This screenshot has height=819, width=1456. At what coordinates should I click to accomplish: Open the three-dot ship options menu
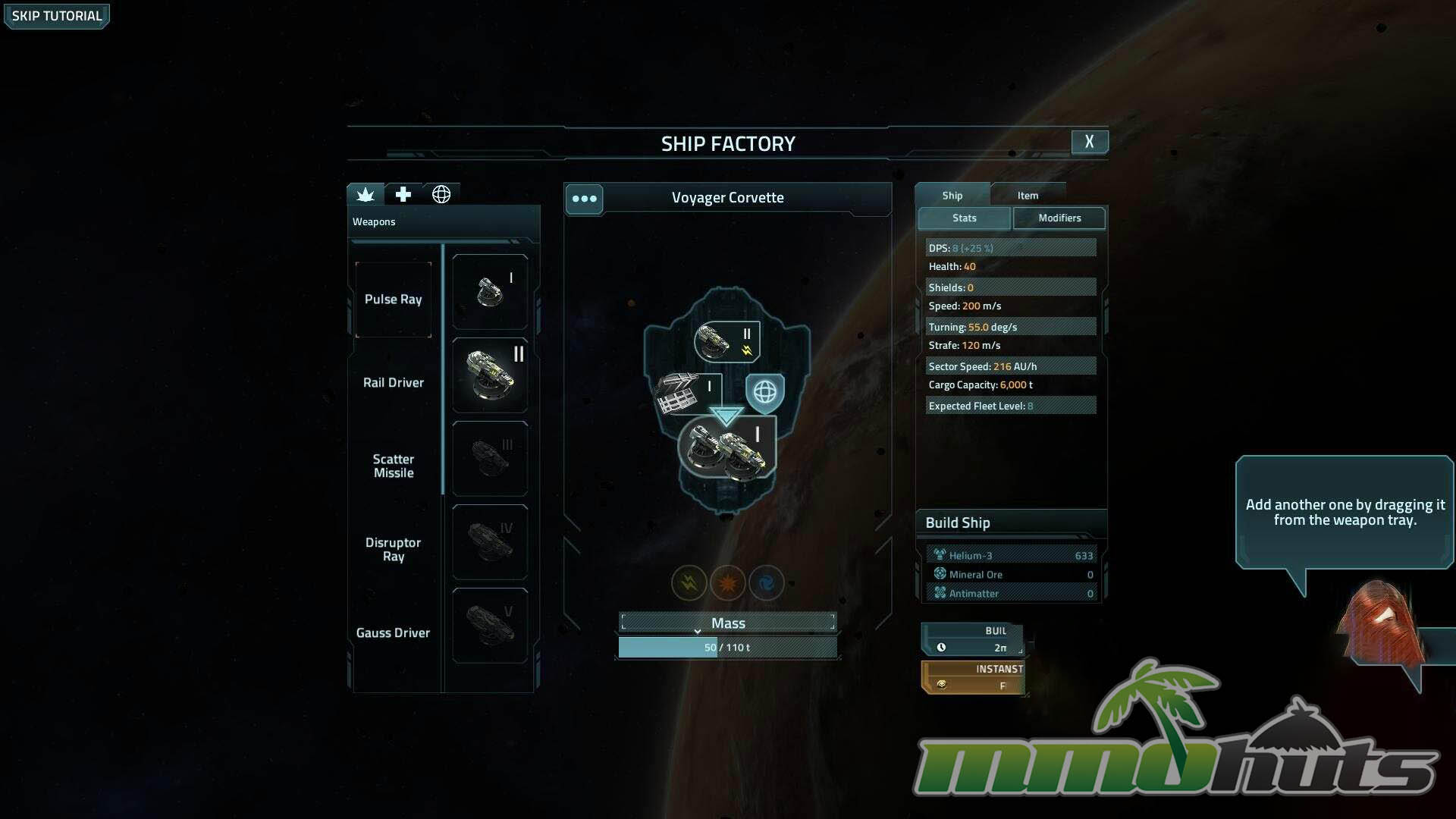(x=584, y=199)
